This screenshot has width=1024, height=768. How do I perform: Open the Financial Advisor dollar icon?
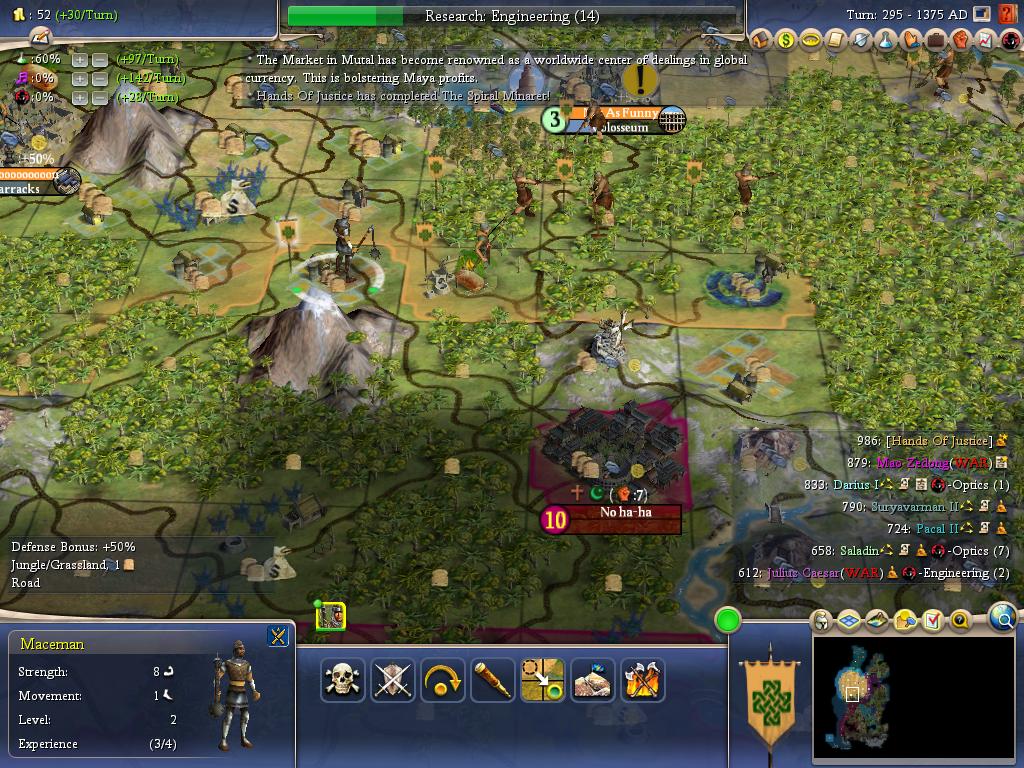click(x=786, y=40)
